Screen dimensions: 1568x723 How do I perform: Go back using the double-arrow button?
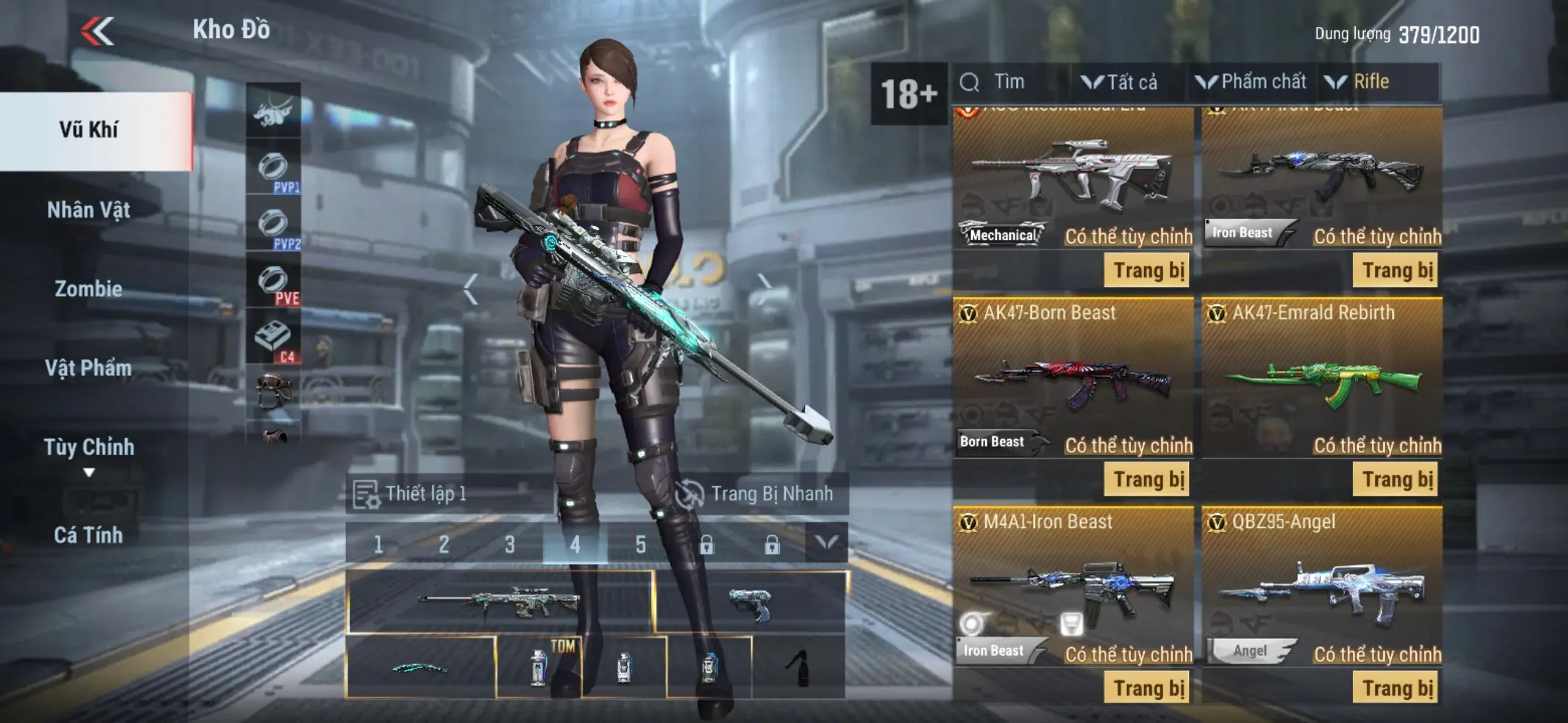tap(98, 31)
